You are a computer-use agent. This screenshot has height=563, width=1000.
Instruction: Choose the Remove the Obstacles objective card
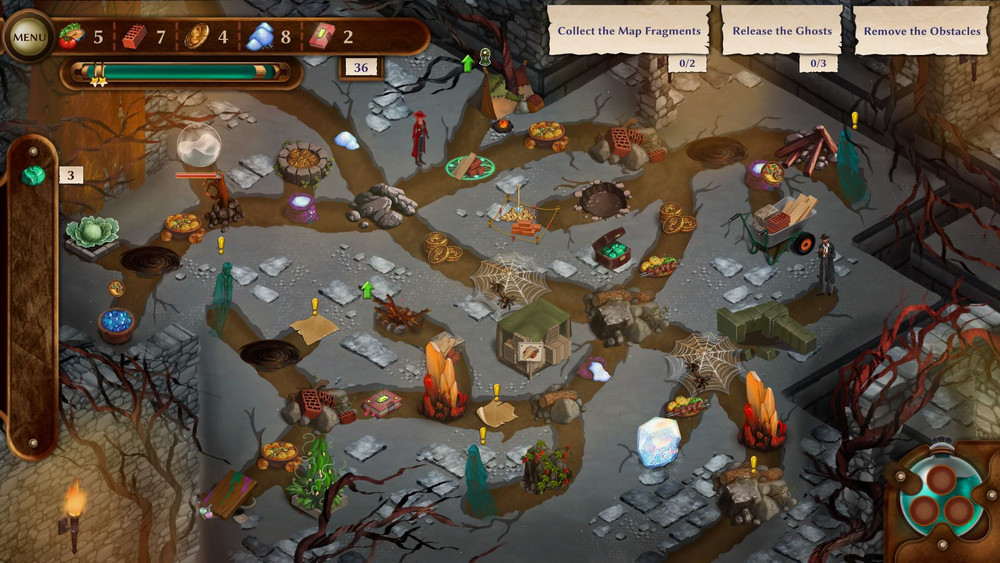coord(922,31)
